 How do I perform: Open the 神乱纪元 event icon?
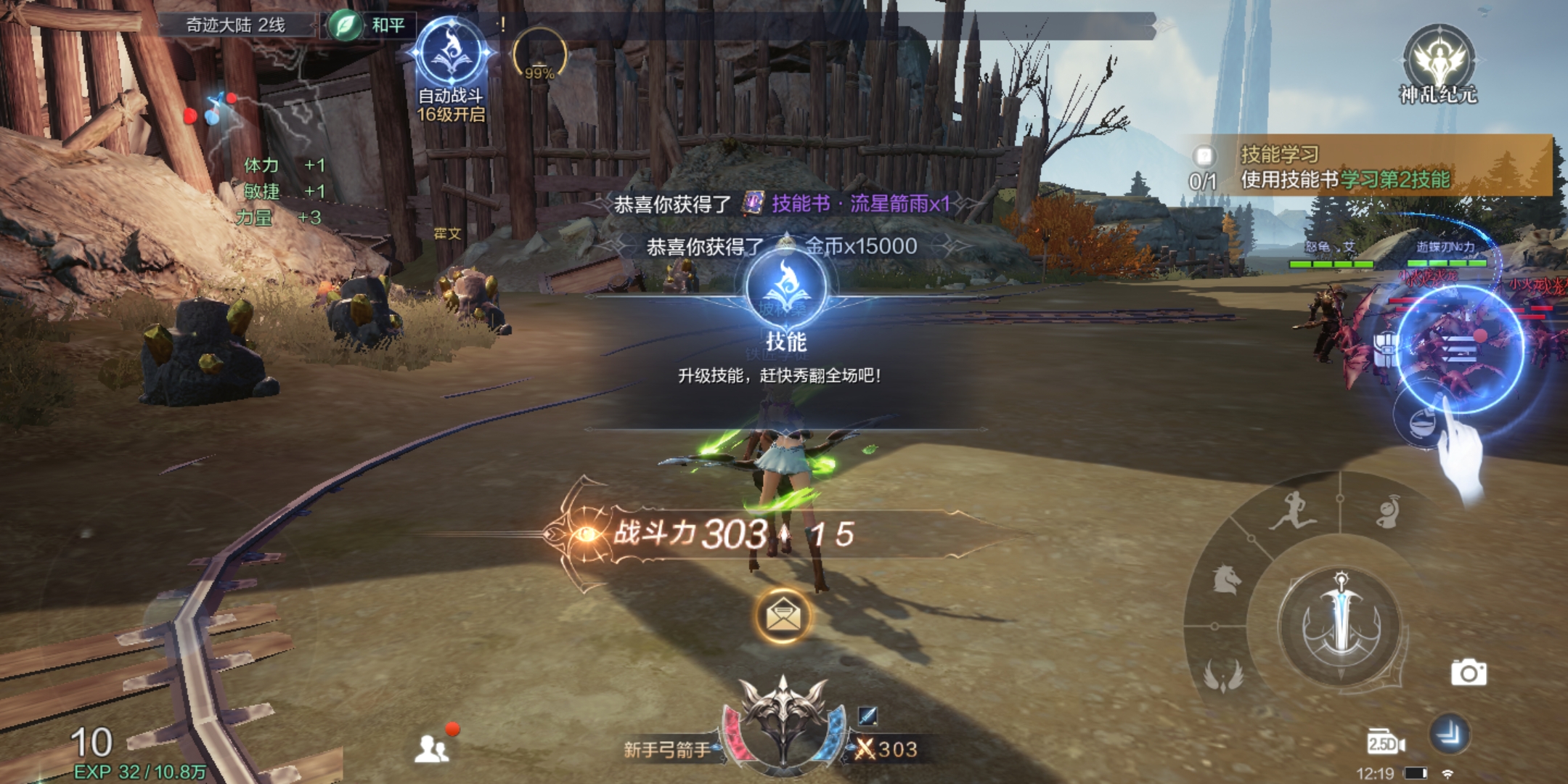pos(1438,65)
